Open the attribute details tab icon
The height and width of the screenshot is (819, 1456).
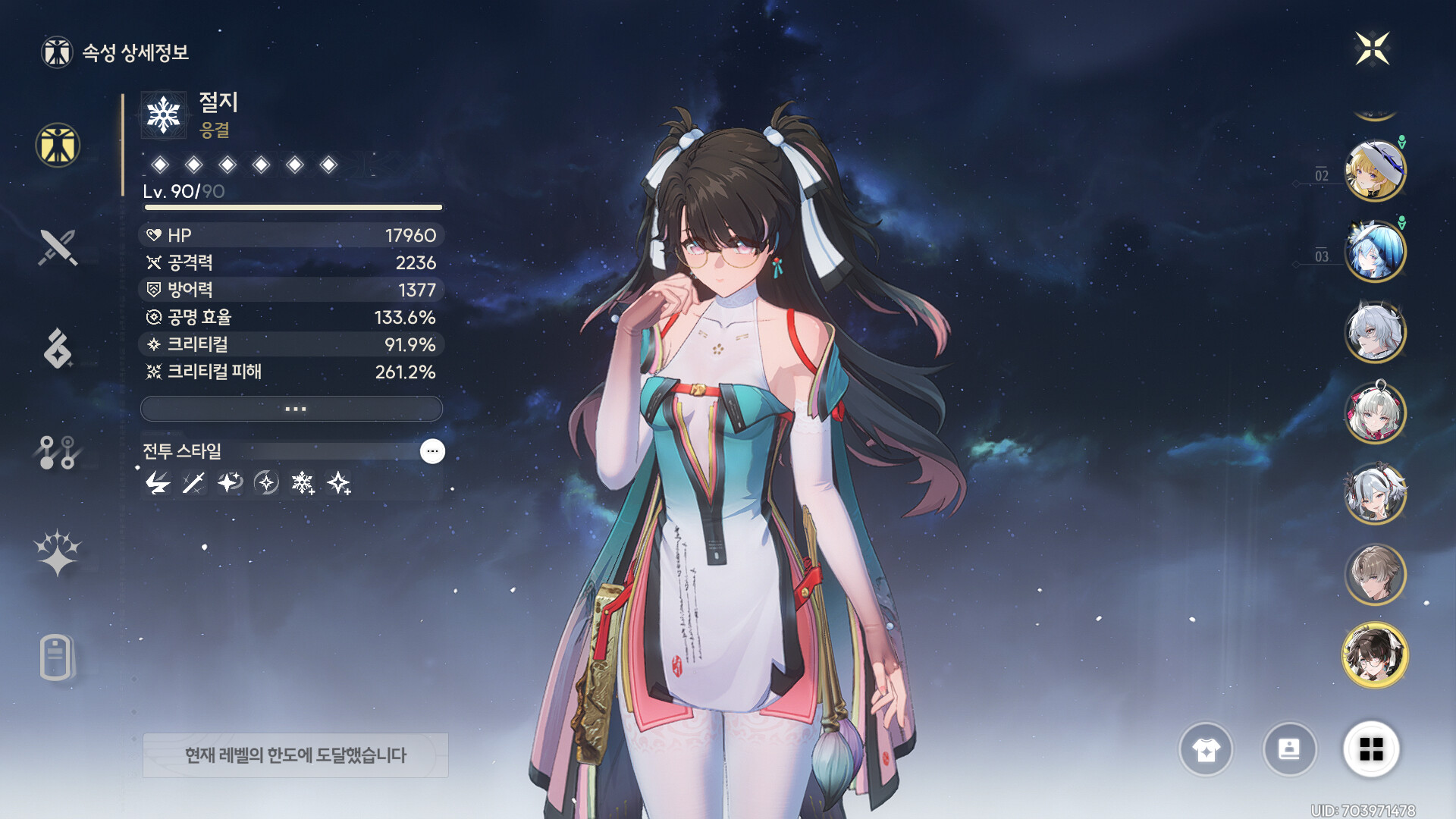(58, 145)
